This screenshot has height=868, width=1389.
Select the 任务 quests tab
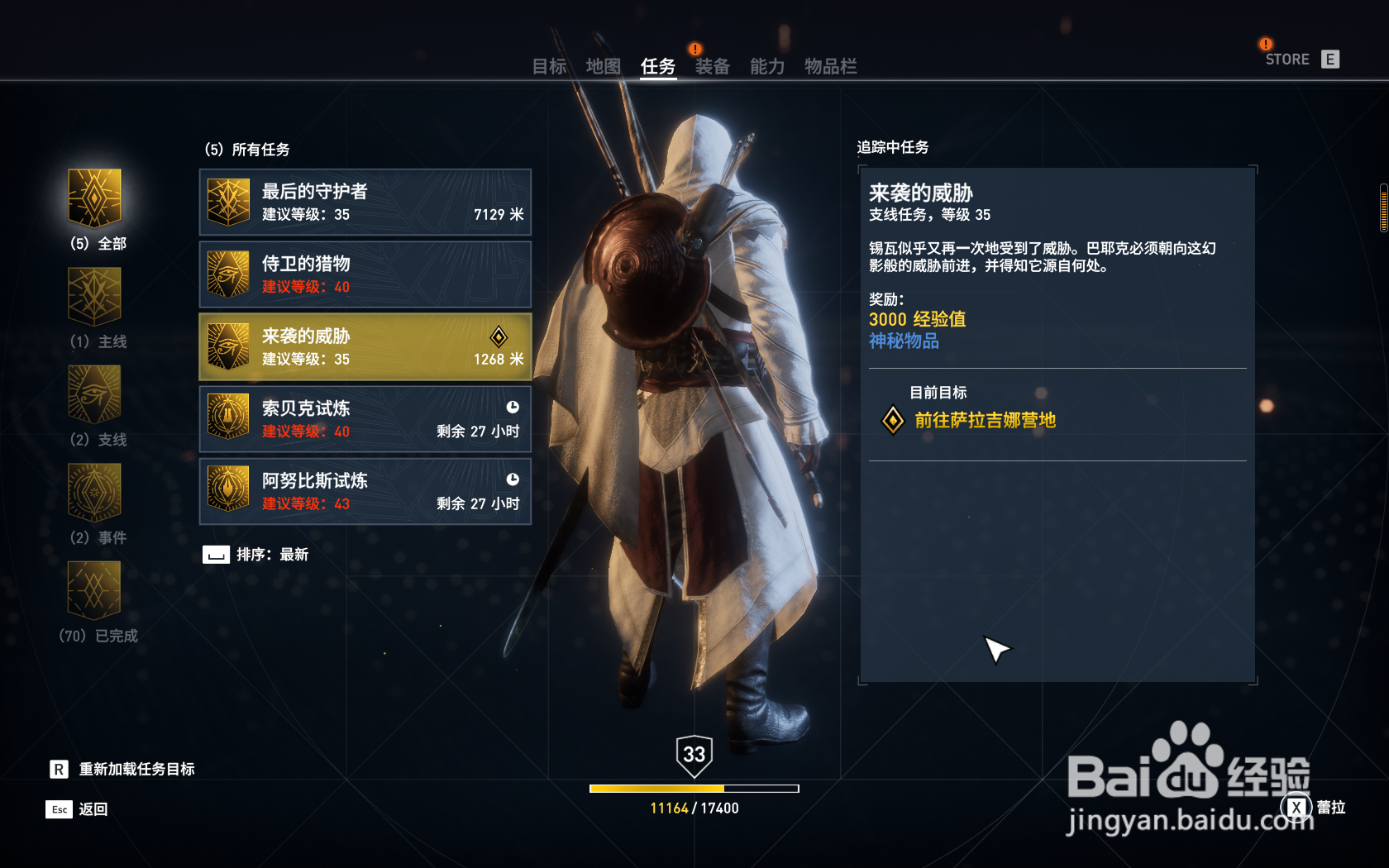pyautogui.click(x=658, y=66)
